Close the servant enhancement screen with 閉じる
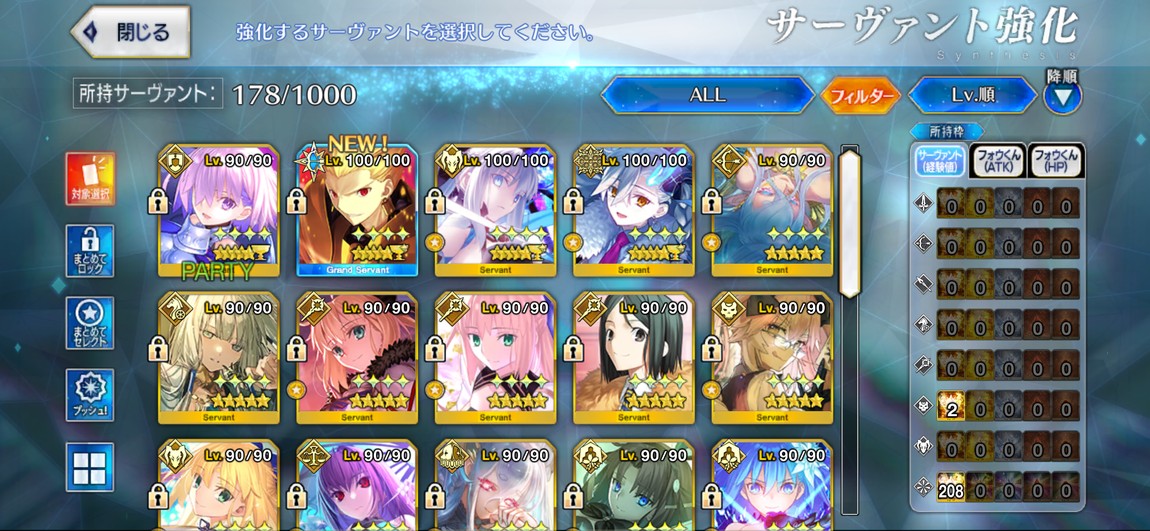This screenshot has width=1150, height=531. tap(131, 31)
